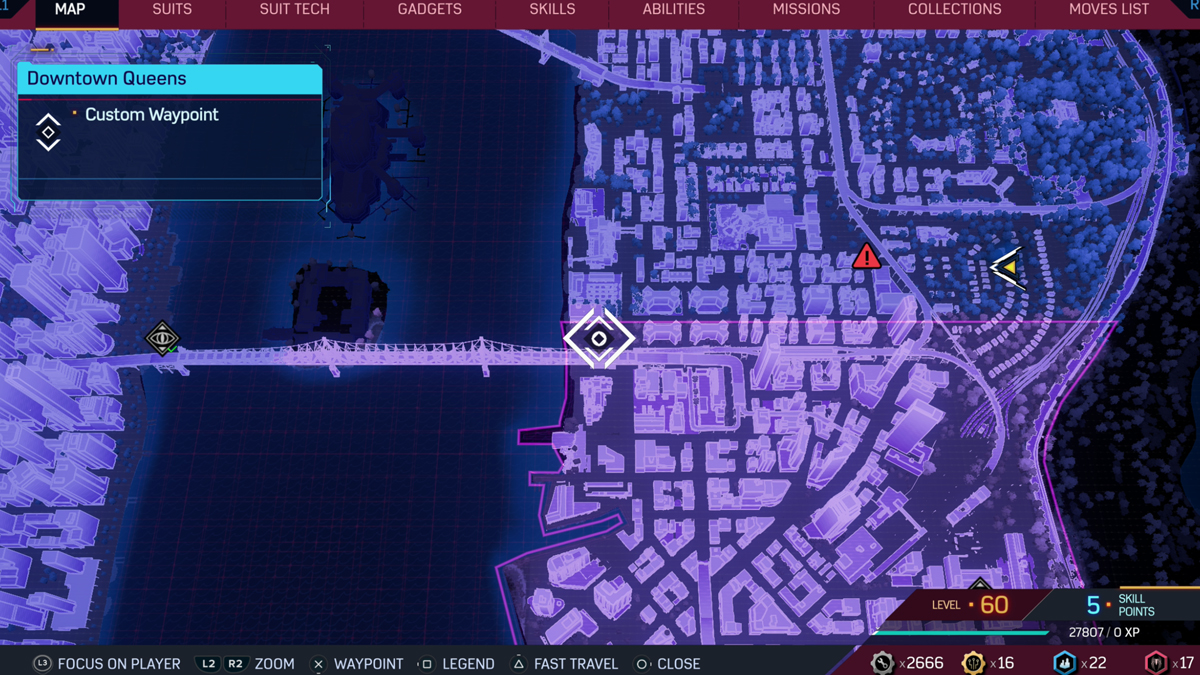Go to the Skills tab

click(552, 10)
